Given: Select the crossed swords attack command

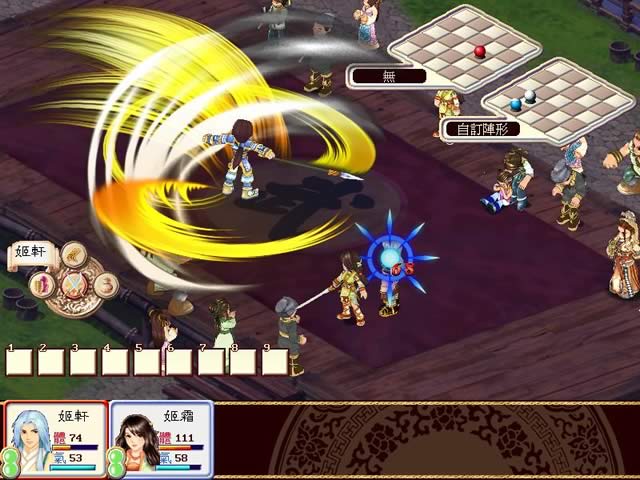Looking at the screenshot, I should point(73,287).
